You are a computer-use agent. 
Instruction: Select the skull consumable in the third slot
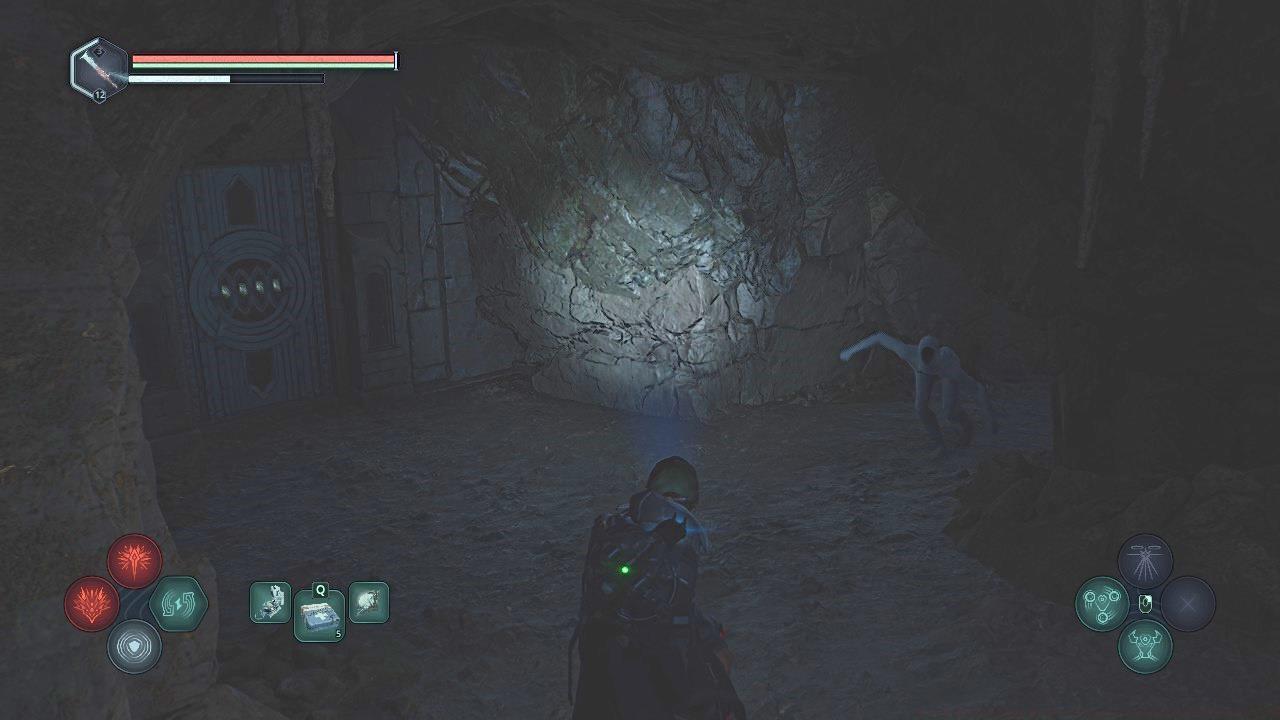pyautogui.click(x=369, y=602)
